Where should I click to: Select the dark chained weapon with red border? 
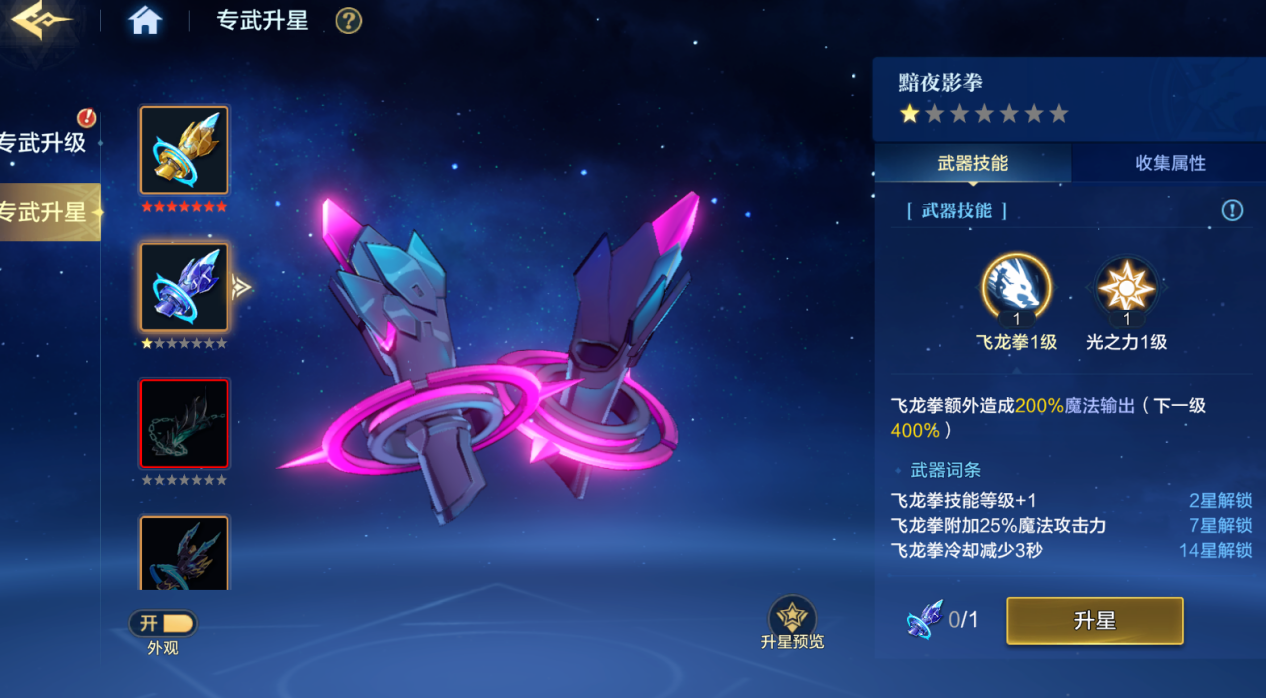184,424
